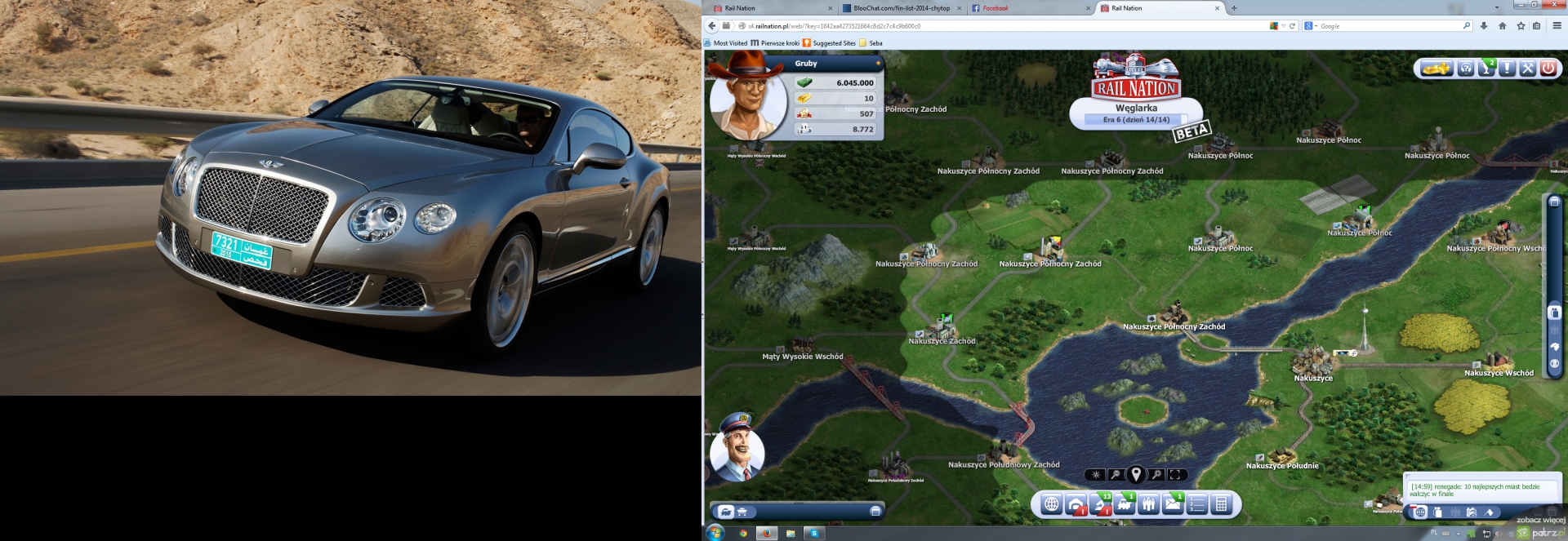Screen dimensions: 1568x541
Task: Buy gold with the gold bar plus button
Action: [1437, 69]
